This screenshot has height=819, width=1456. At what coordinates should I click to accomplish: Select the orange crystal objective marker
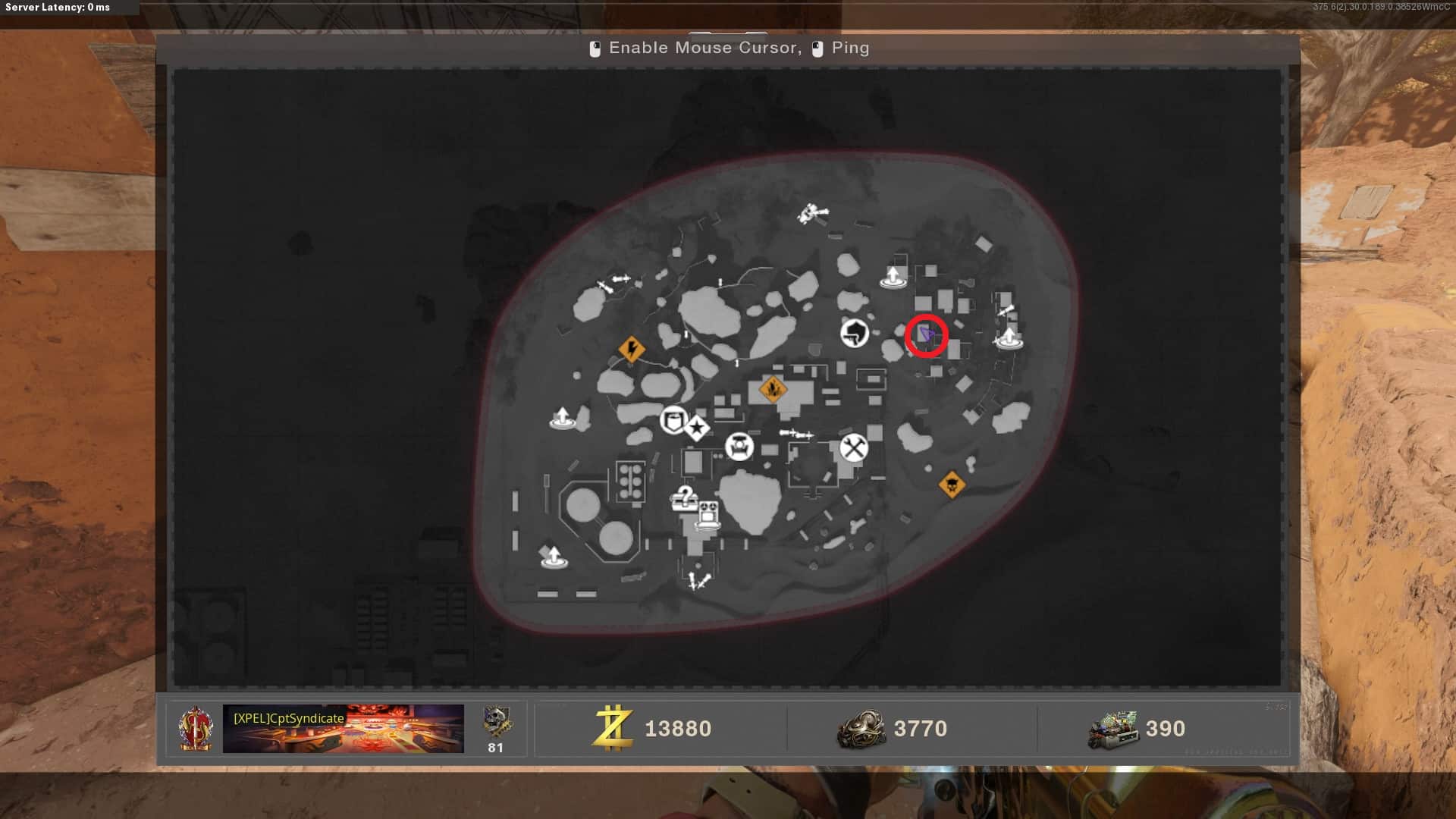coord(773,389)
